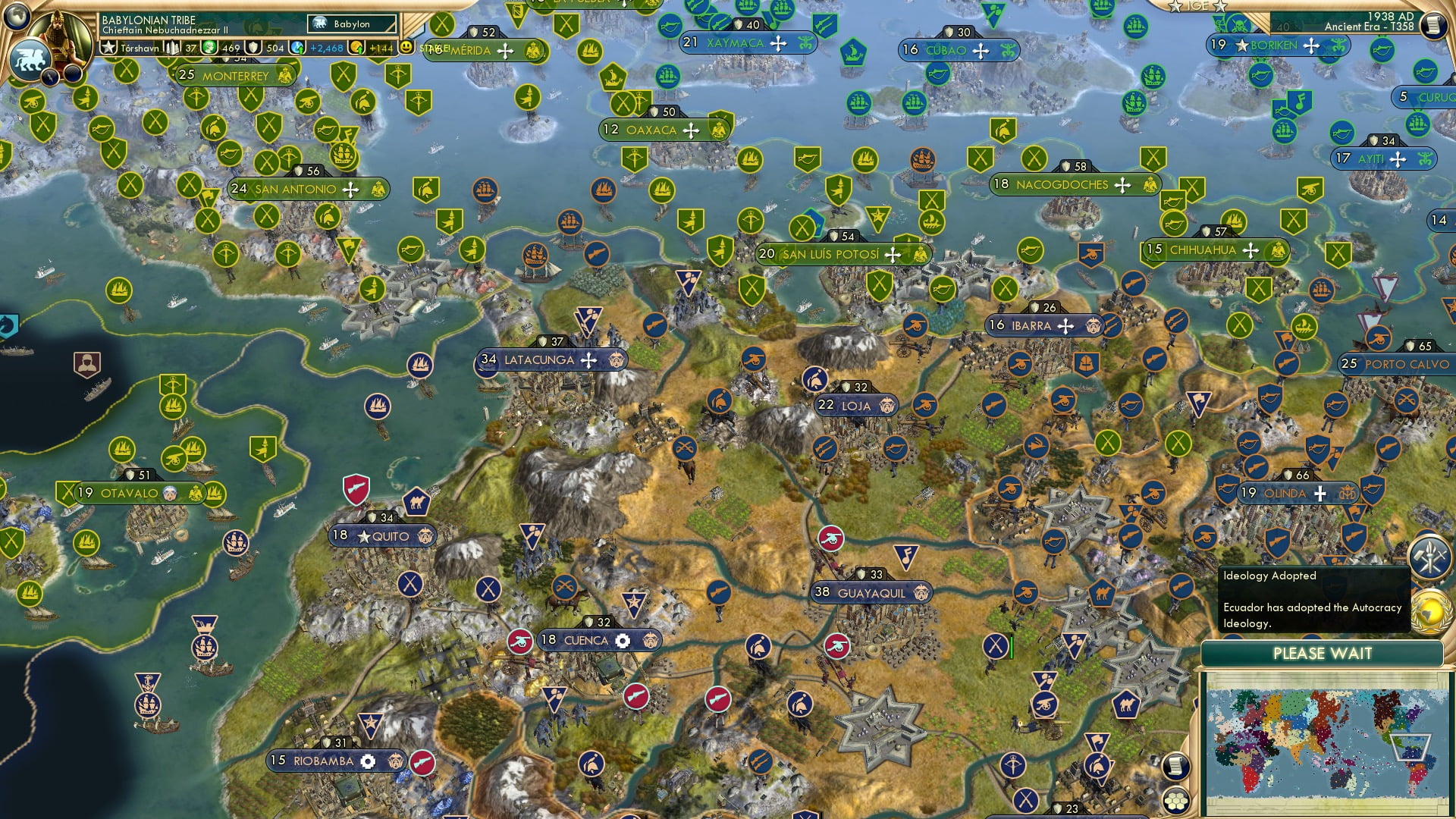Screen dimensions: 1456x819
Task: Toggle the happiness smiley indicator in top bar
Action: pyautogui.click(x=406, y=46)
